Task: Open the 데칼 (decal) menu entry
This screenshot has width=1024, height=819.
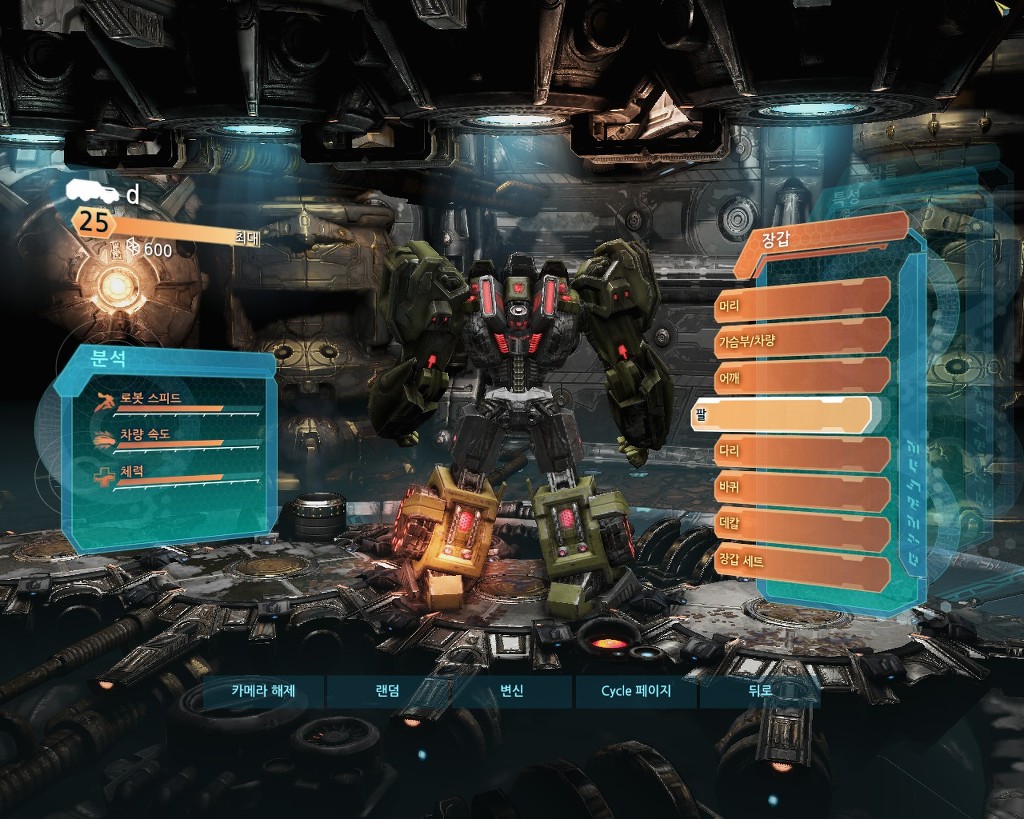Action: tap(802, 532)
